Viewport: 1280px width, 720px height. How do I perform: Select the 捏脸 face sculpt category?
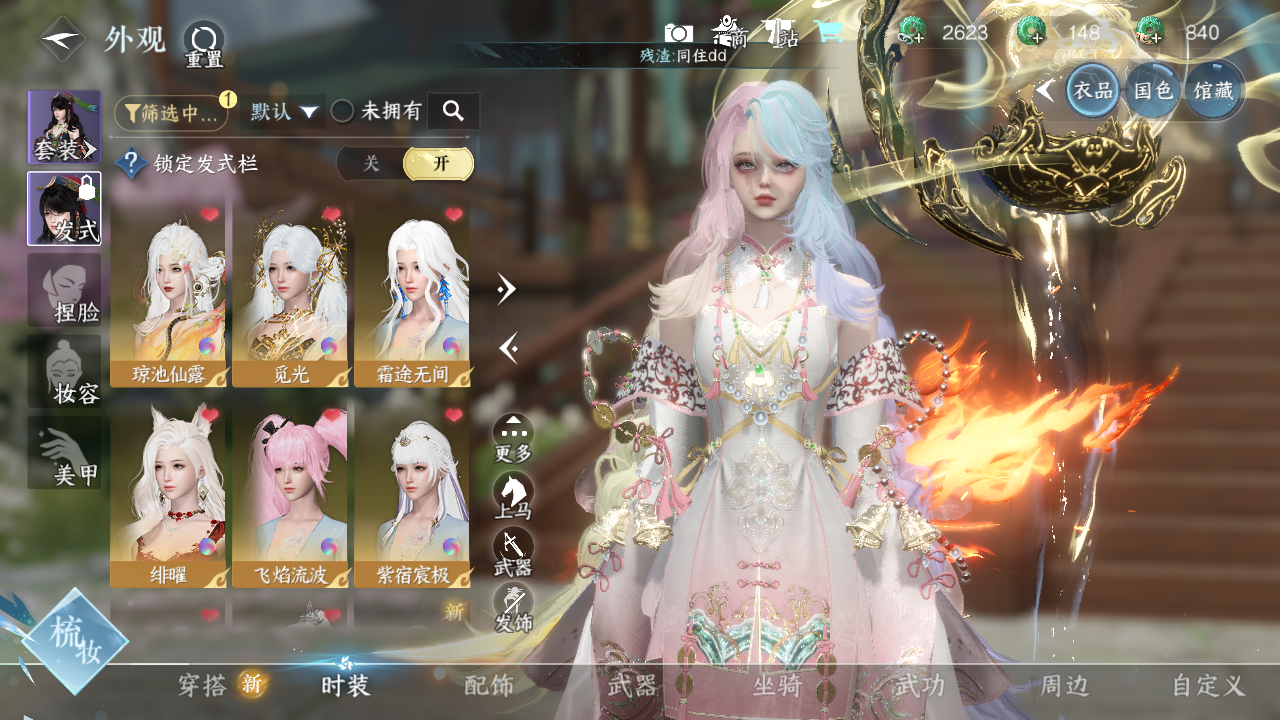pyautogui.click(x=64, y=290)
